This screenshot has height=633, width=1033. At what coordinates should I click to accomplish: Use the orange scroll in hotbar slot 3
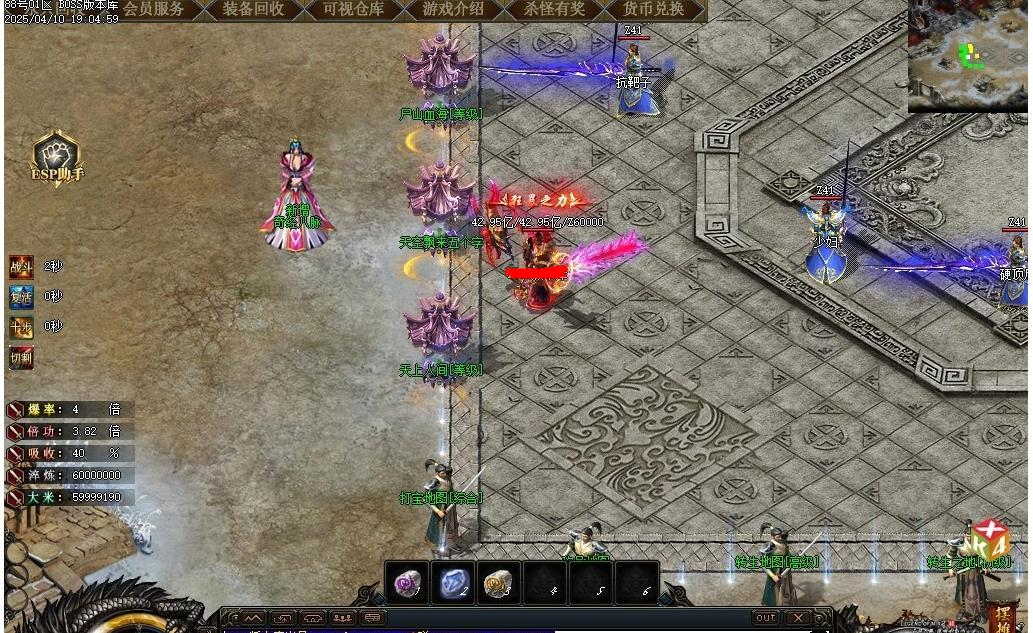pyautogui.click(x=498, y=583)
